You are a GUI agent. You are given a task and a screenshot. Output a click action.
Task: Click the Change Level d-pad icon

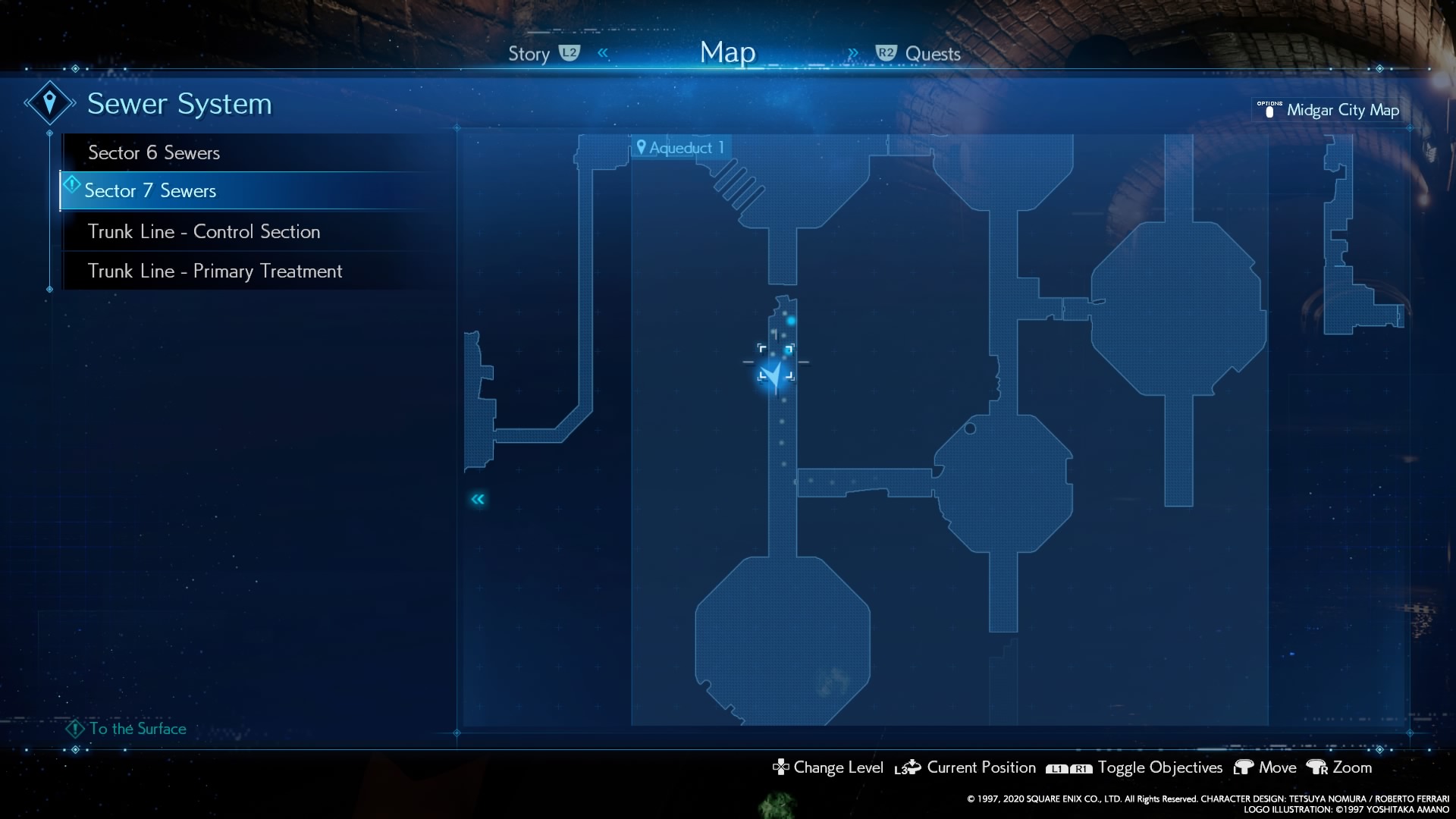tap(780, 767)
